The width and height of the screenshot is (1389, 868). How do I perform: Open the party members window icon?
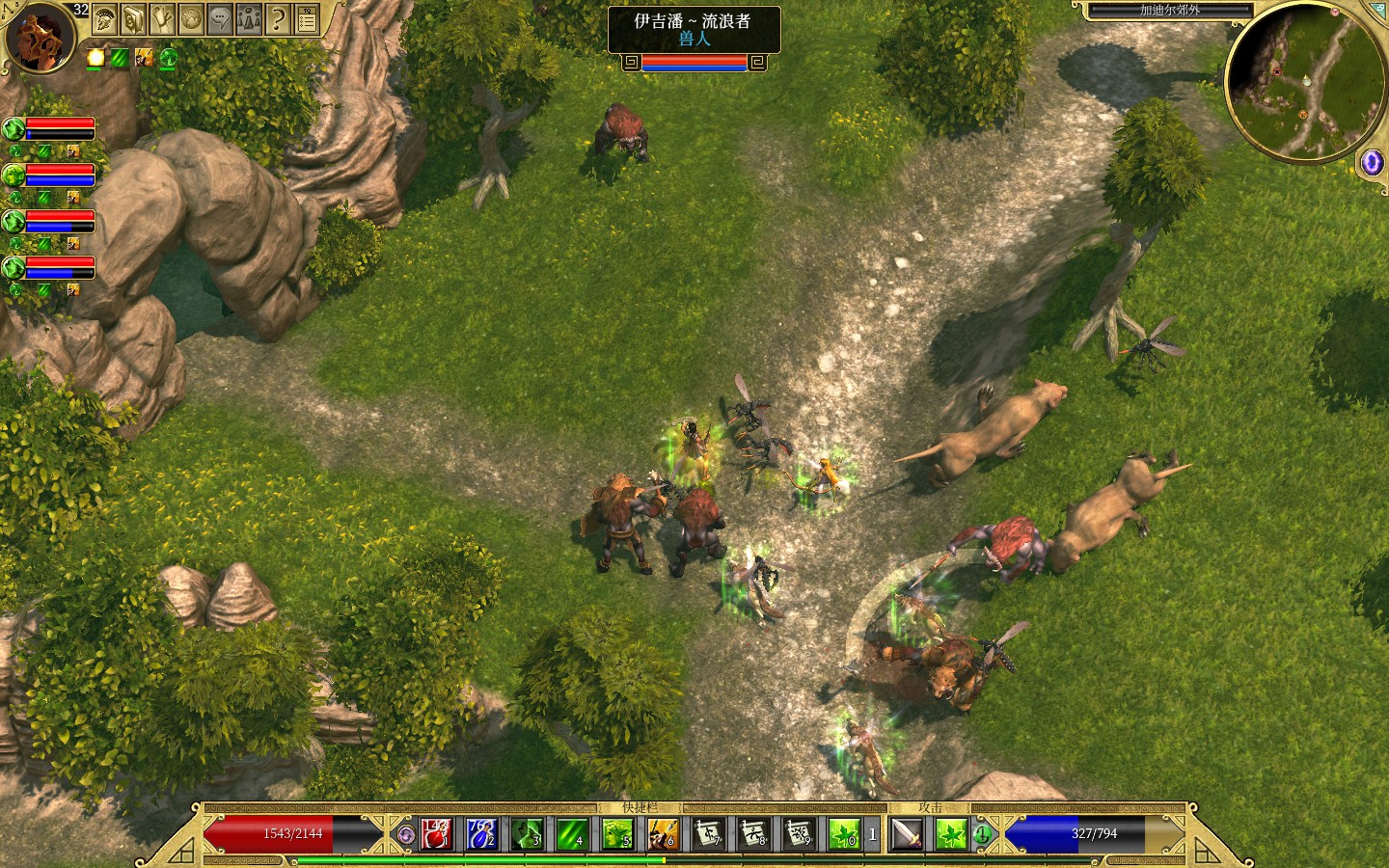(249, 18)
